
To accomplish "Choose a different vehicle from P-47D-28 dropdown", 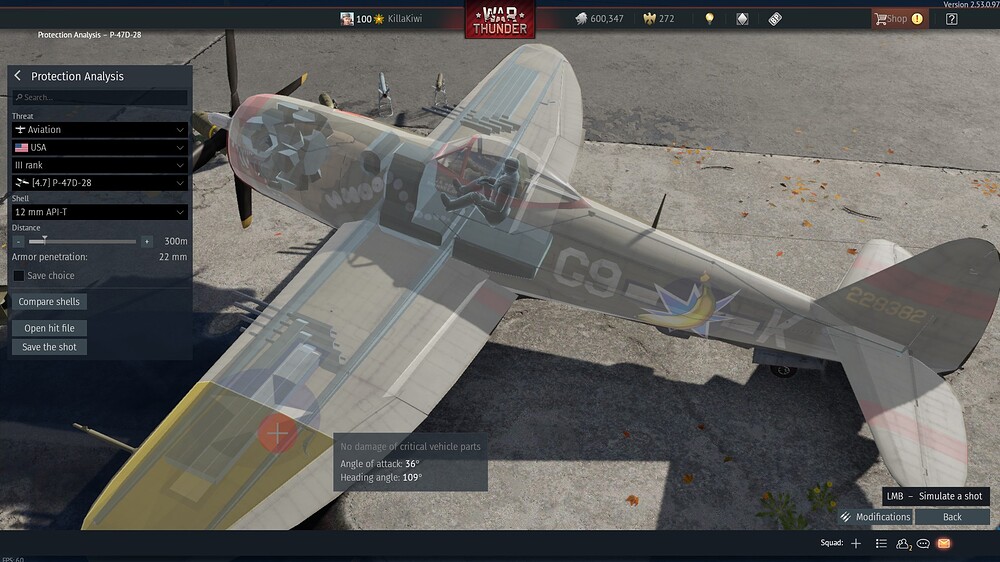I will click(99, 183).
